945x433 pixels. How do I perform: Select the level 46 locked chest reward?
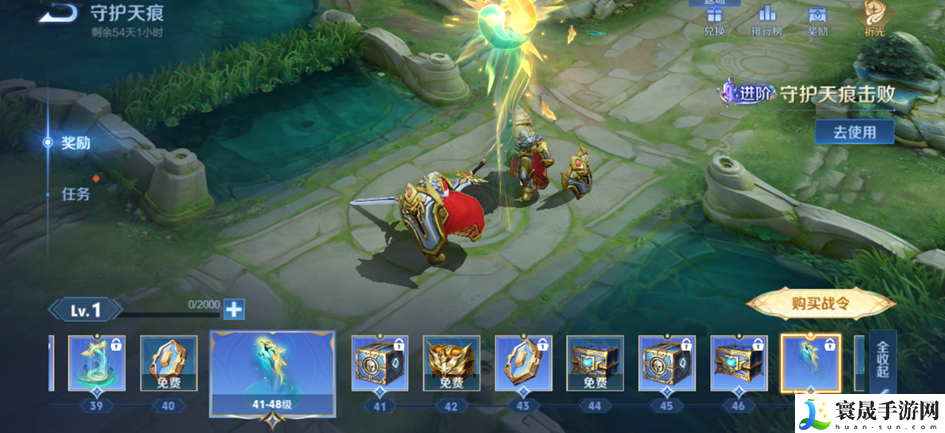coord(739,363)
